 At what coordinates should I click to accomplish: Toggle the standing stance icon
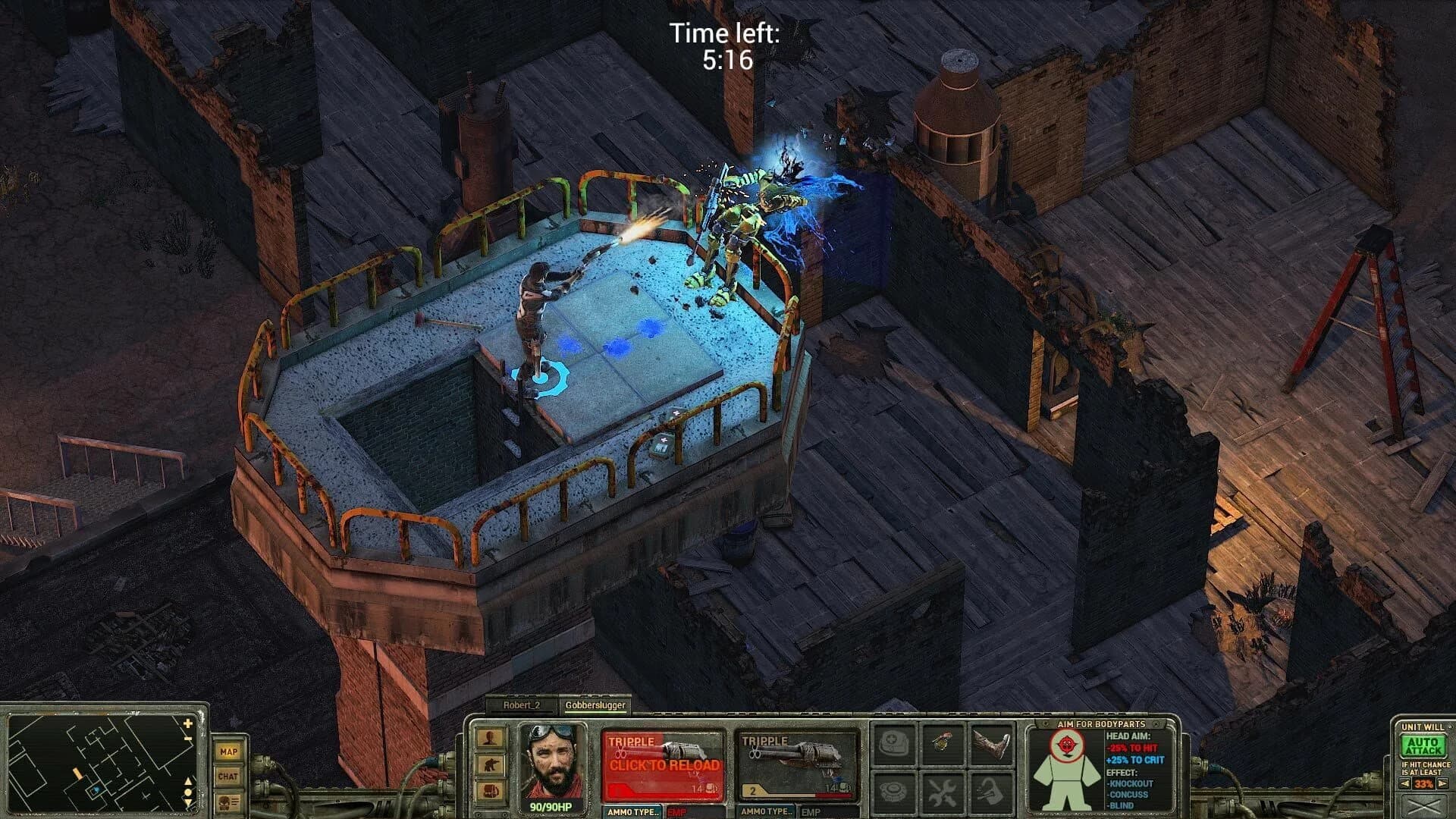click(490, 739)
